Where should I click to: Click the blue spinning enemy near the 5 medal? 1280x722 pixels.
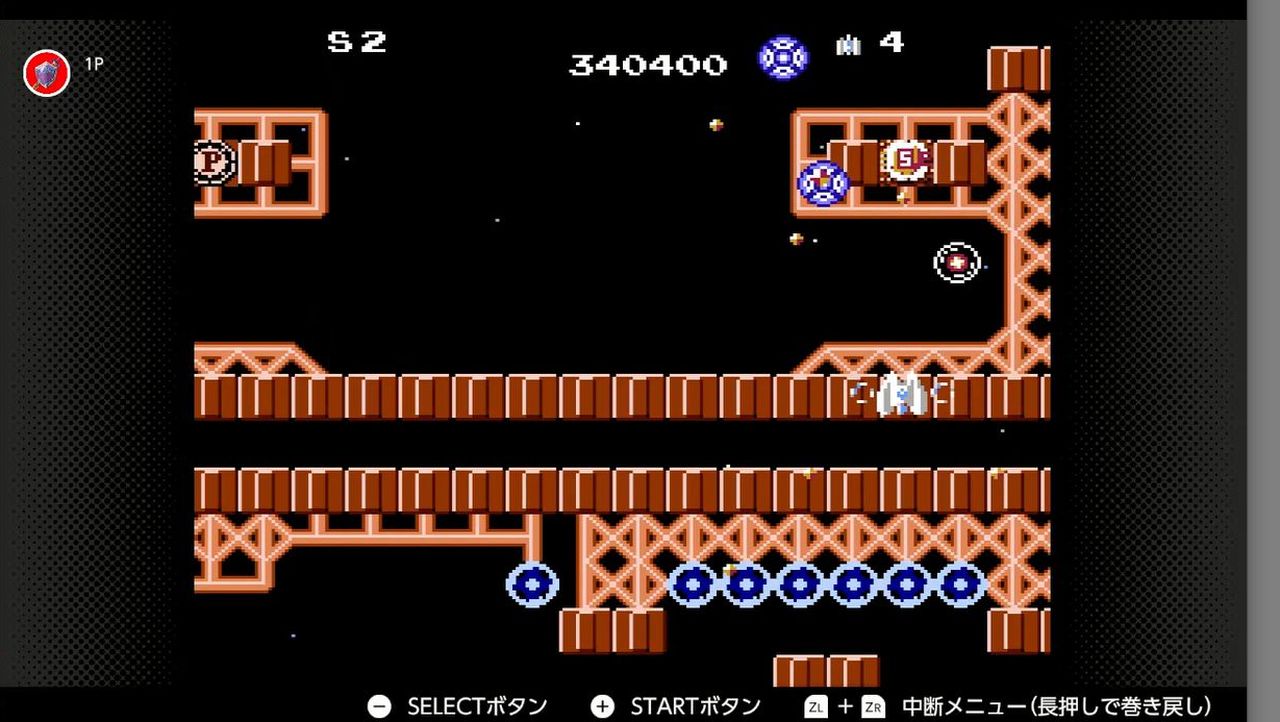click(x=822, y=184)
